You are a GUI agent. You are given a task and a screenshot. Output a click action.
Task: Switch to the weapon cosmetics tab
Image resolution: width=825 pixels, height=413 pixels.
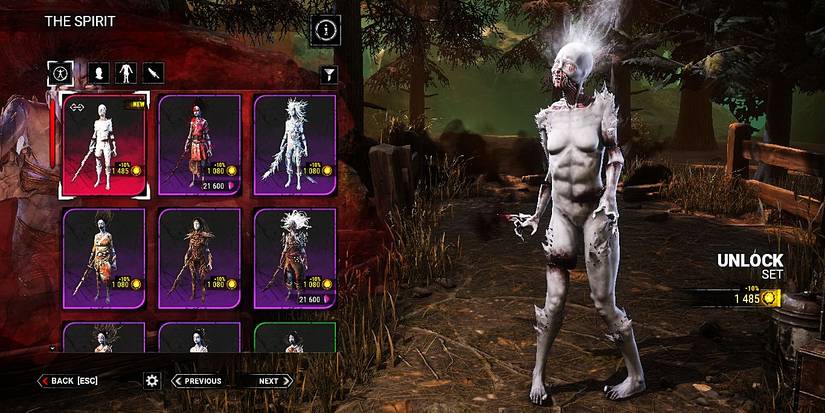tap(153, 72)
